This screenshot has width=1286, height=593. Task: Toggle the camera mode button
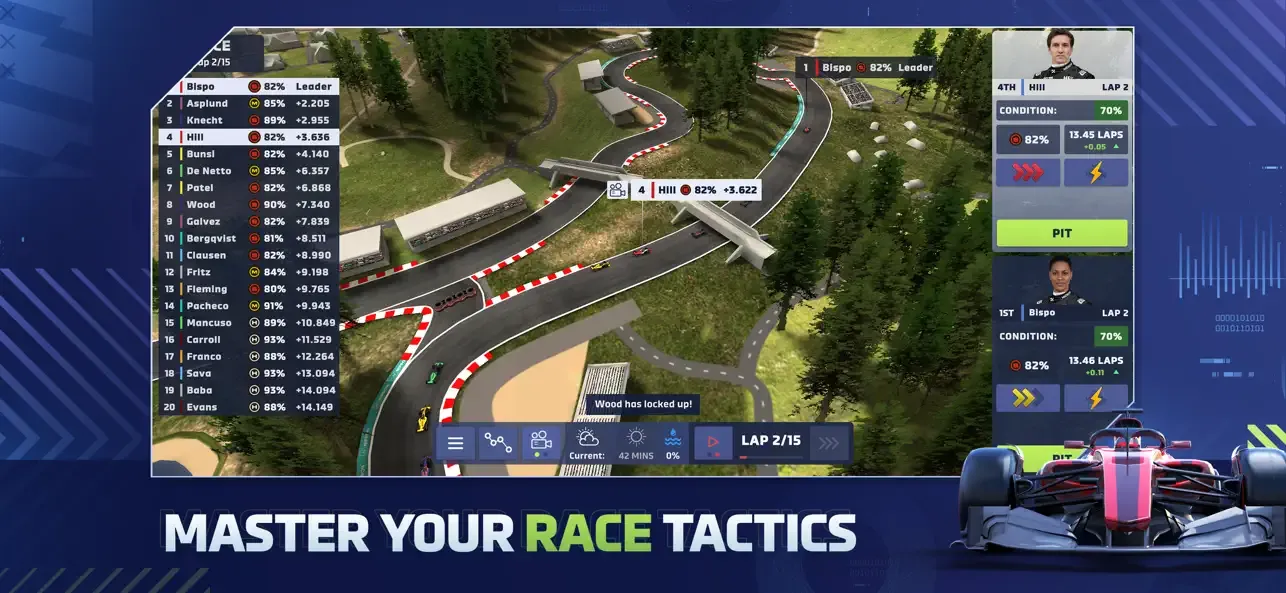coord(541,442)
